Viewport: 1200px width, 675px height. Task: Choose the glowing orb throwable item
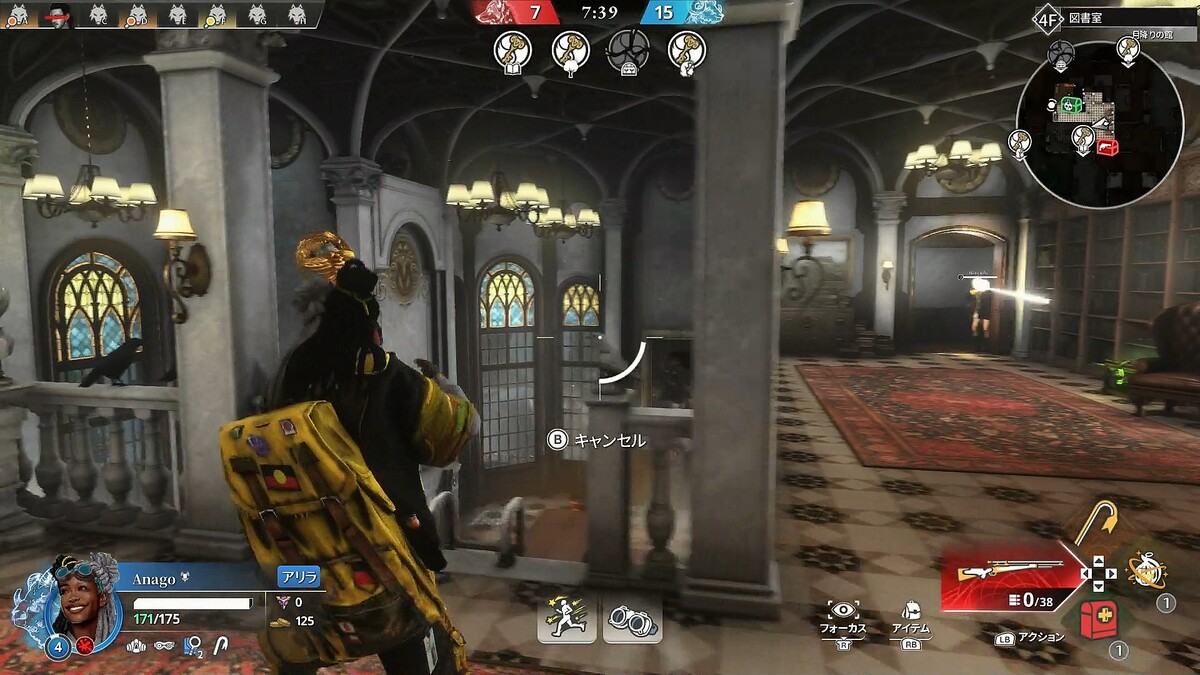point(1144,570)
